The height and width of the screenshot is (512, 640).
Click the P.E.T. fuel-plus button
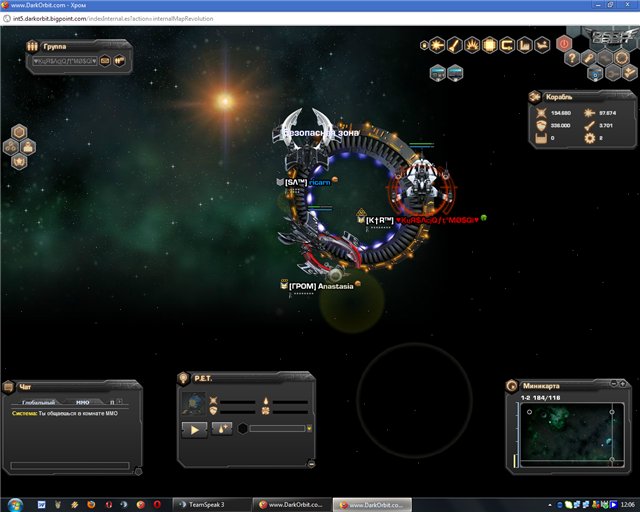pos(222,428)
